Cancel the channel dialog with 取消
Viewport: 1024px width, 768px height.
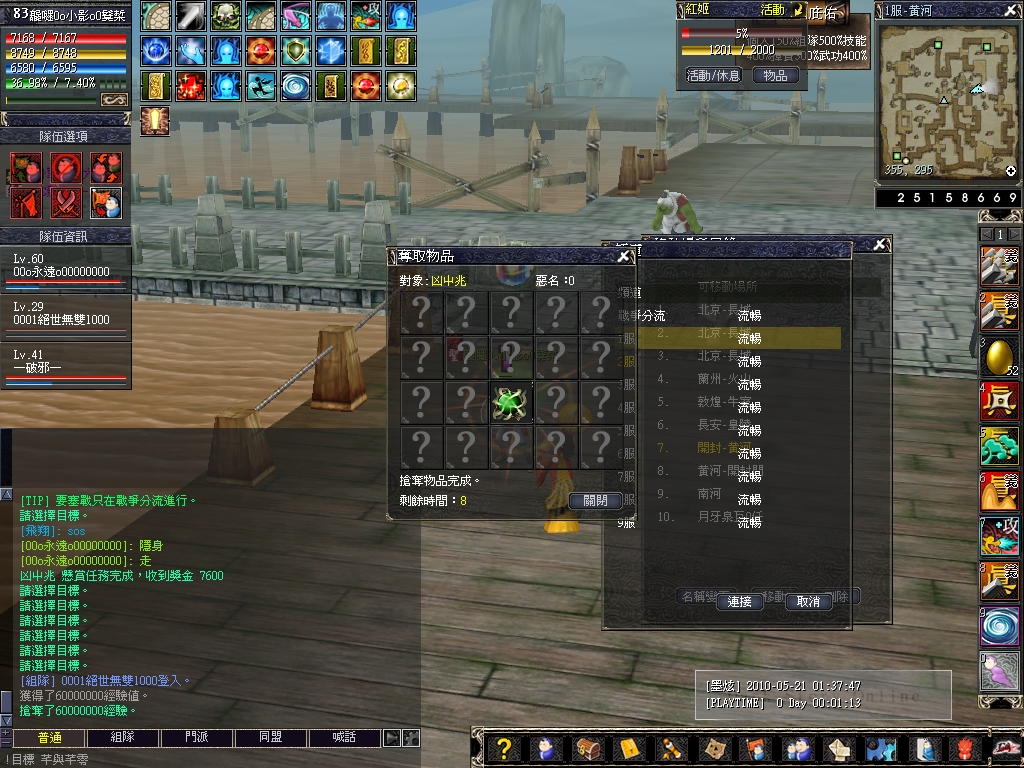tap(808, 602)
